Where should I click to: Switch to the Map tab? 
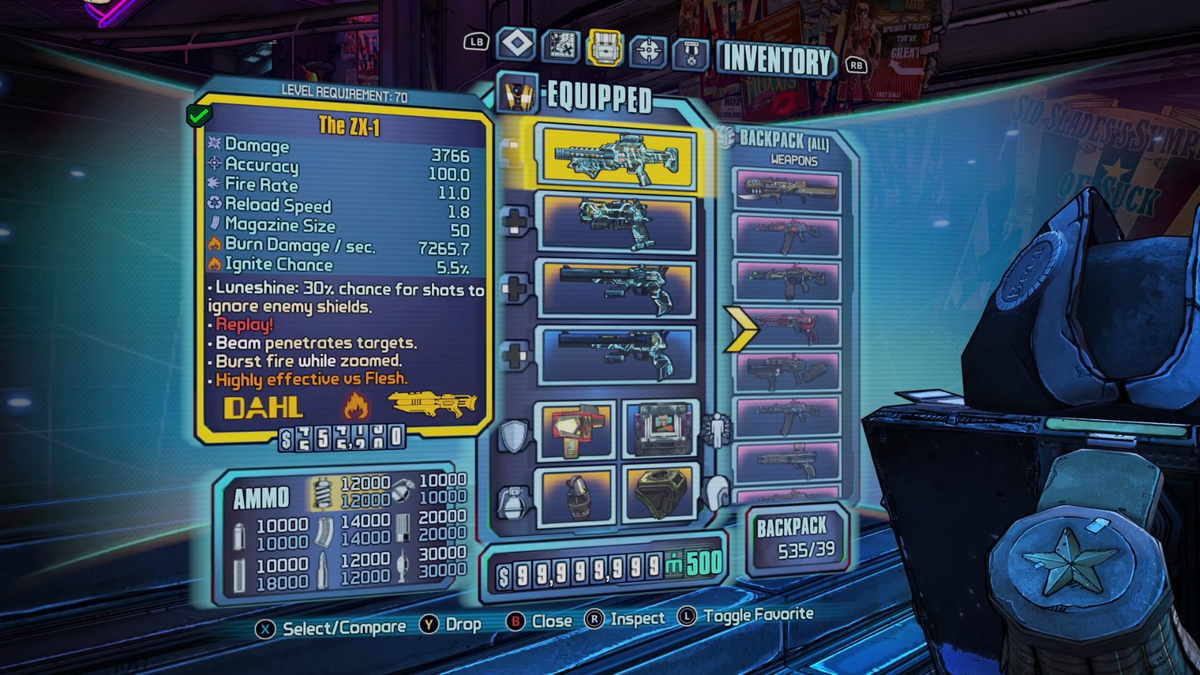coord(561,45)
